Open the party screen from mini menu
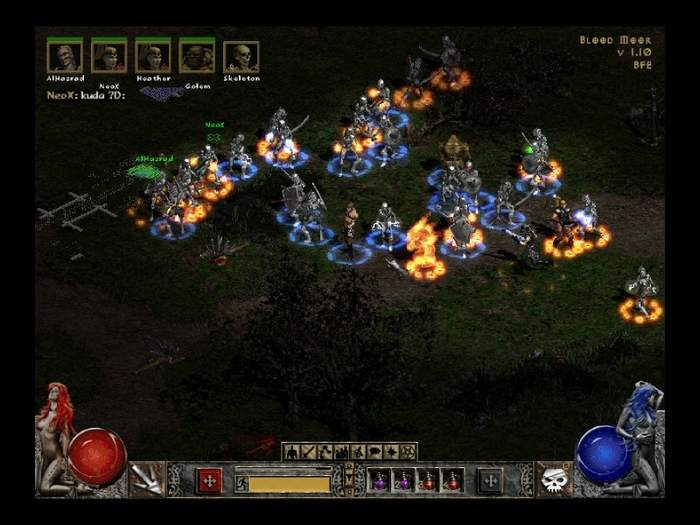Screen dimensions: 700x525 [341, 452]
